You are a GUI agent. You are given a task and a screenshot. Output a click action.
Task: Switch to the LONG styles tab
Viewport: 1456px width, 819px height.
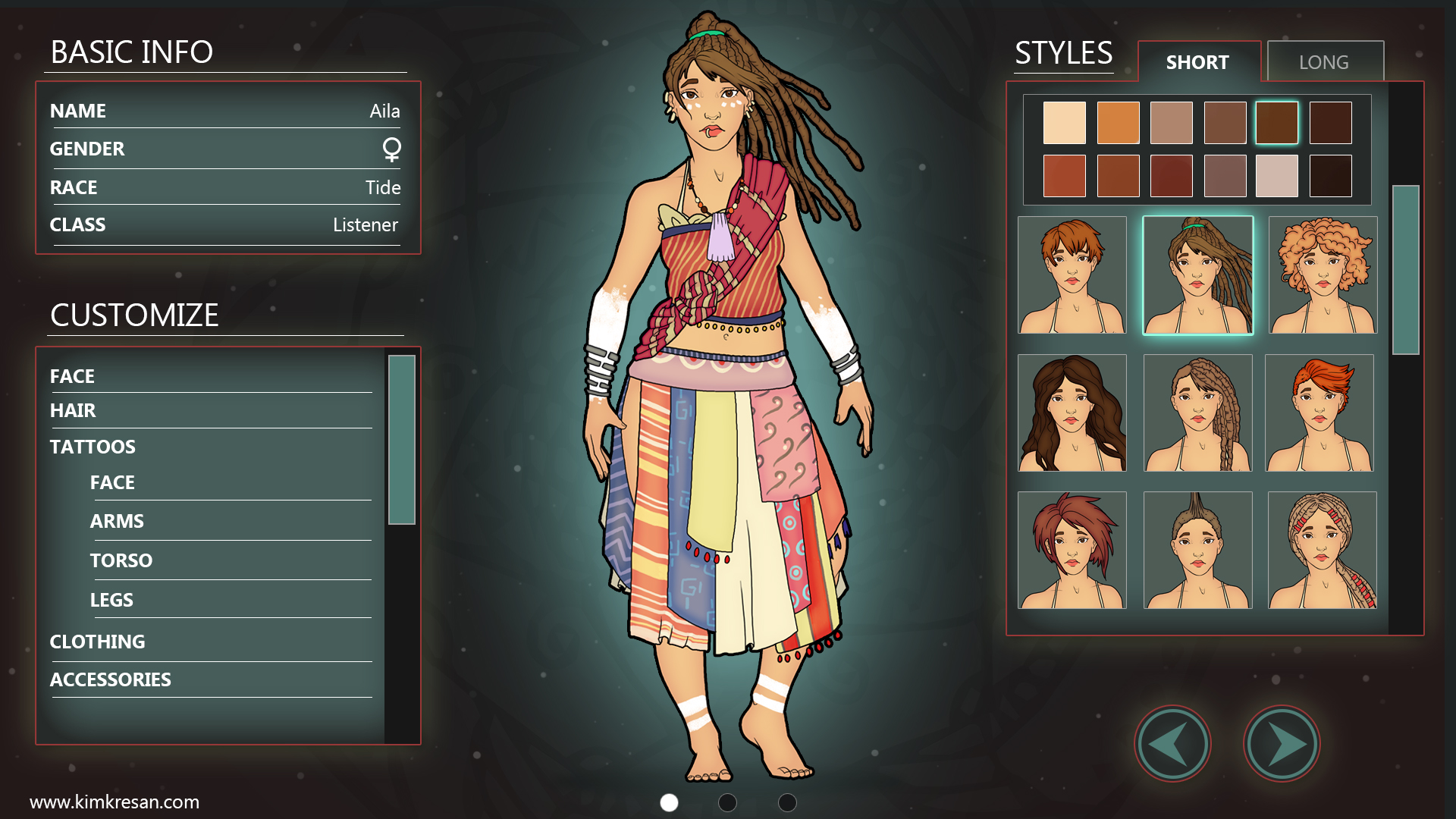[1325, 61]
